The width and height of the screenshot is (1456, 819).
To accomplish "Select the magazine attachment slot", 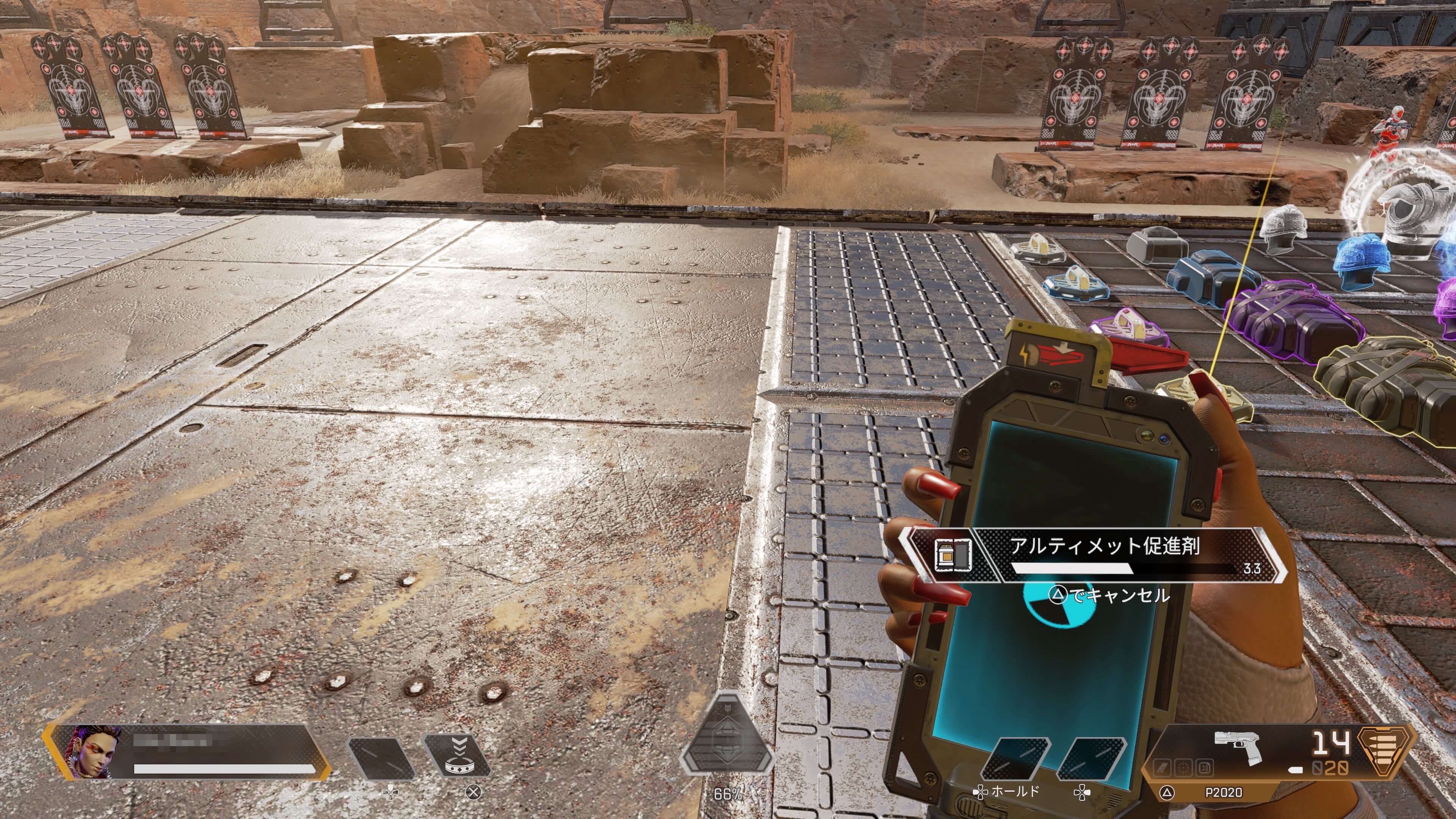I will click(1161, 767).
